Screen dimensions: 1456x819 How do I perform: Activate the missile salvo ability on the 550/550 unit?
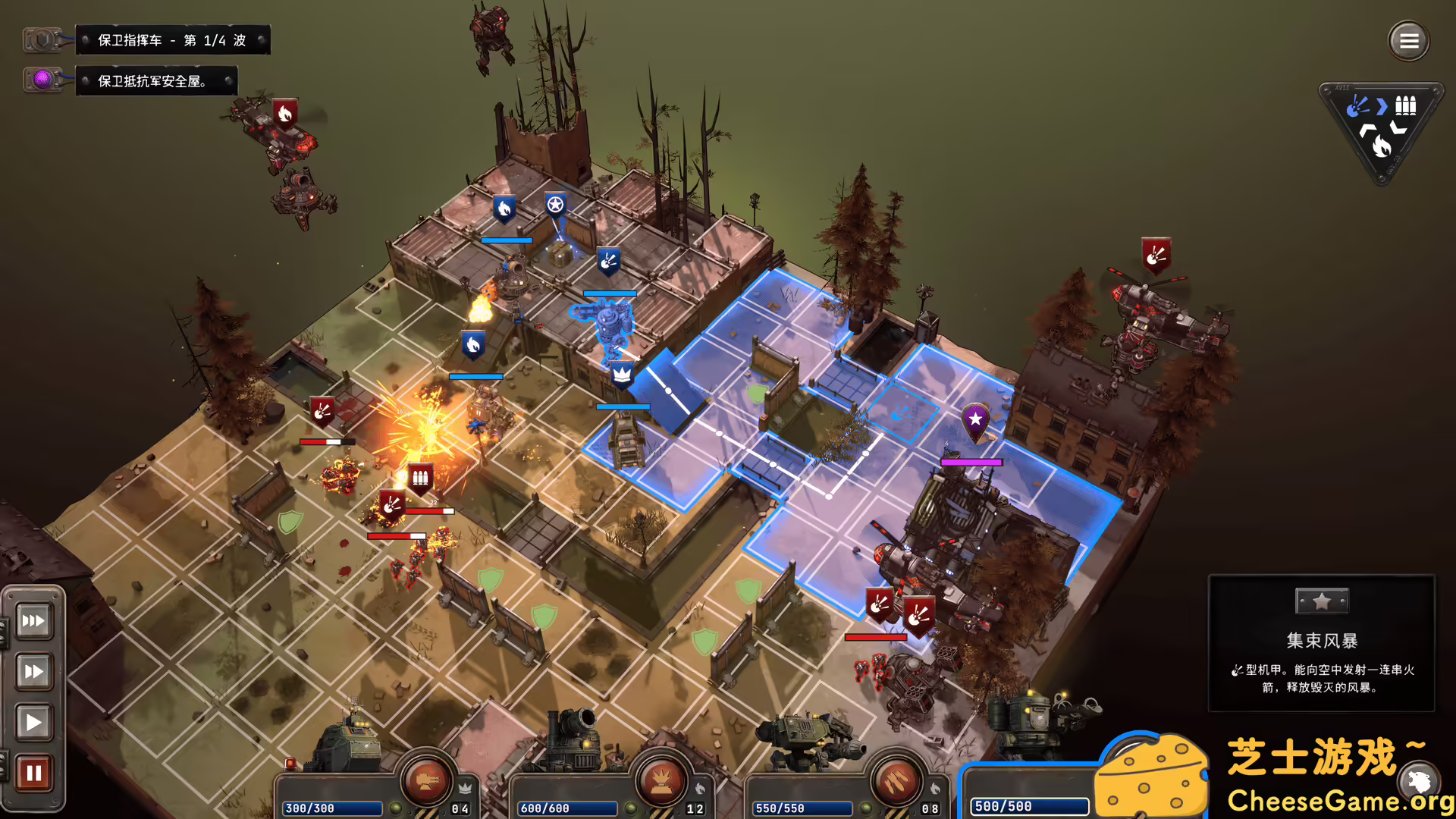(x=896, y=781)
